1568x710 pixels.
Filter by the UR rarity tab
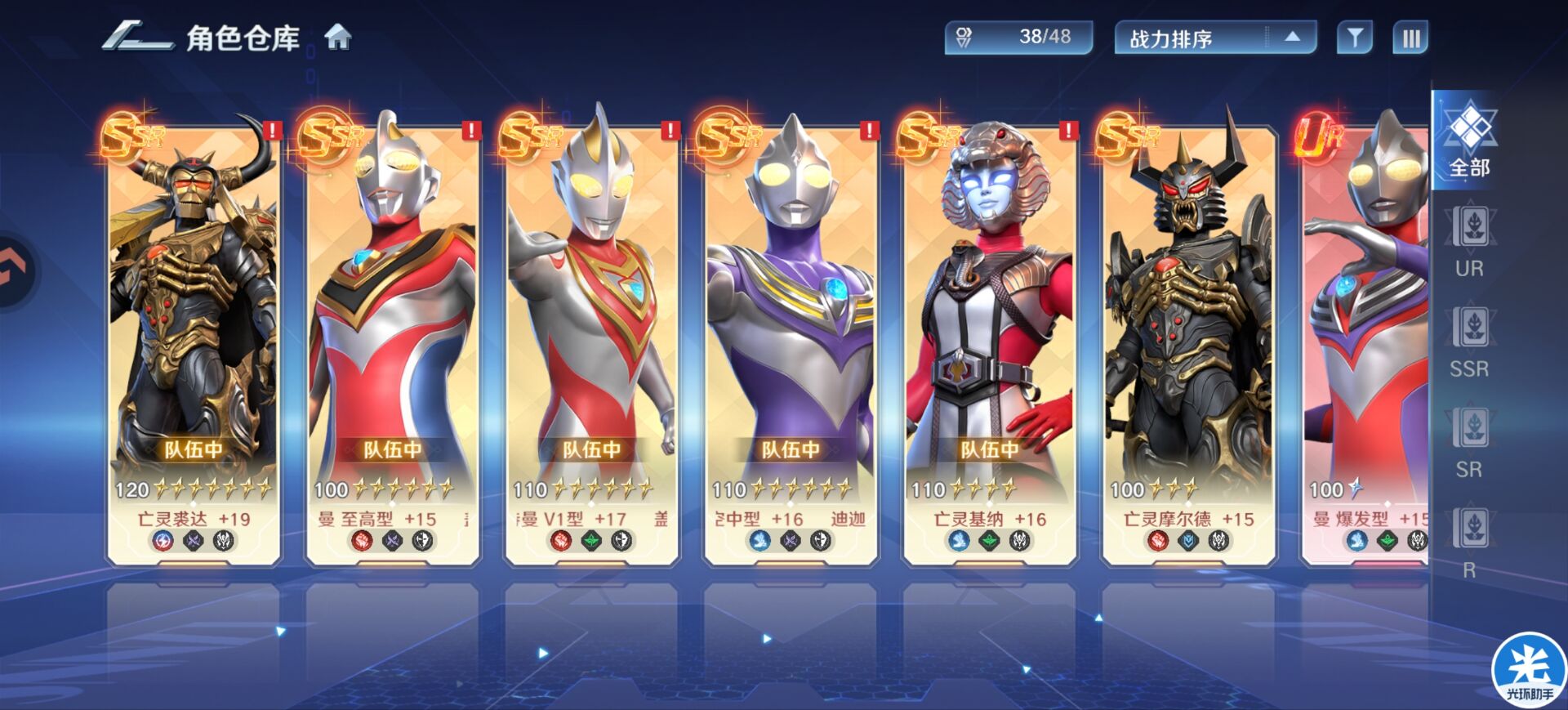coord(1469,242)
